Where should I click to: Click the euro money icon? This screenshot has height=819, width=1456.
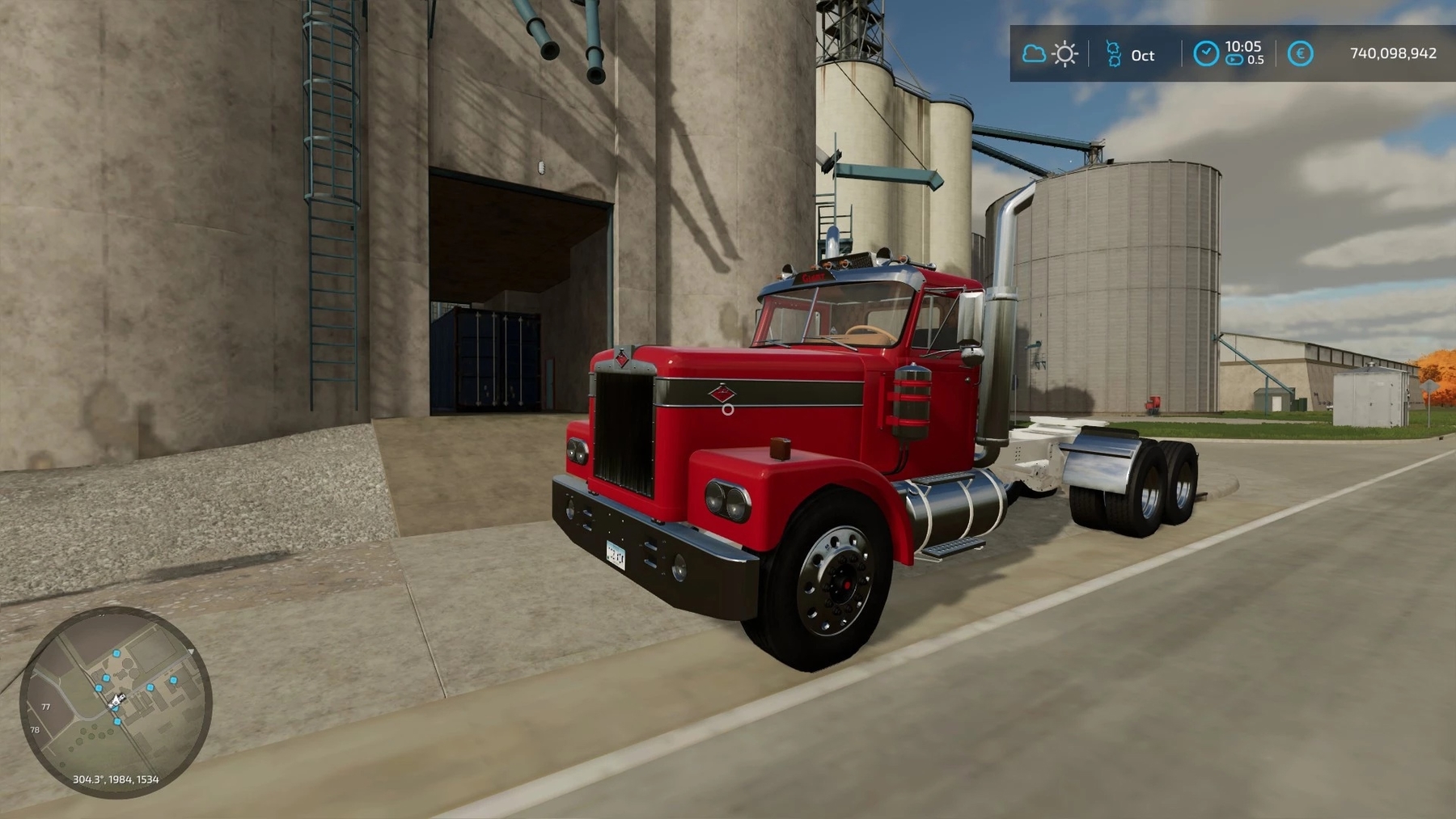1300,54
